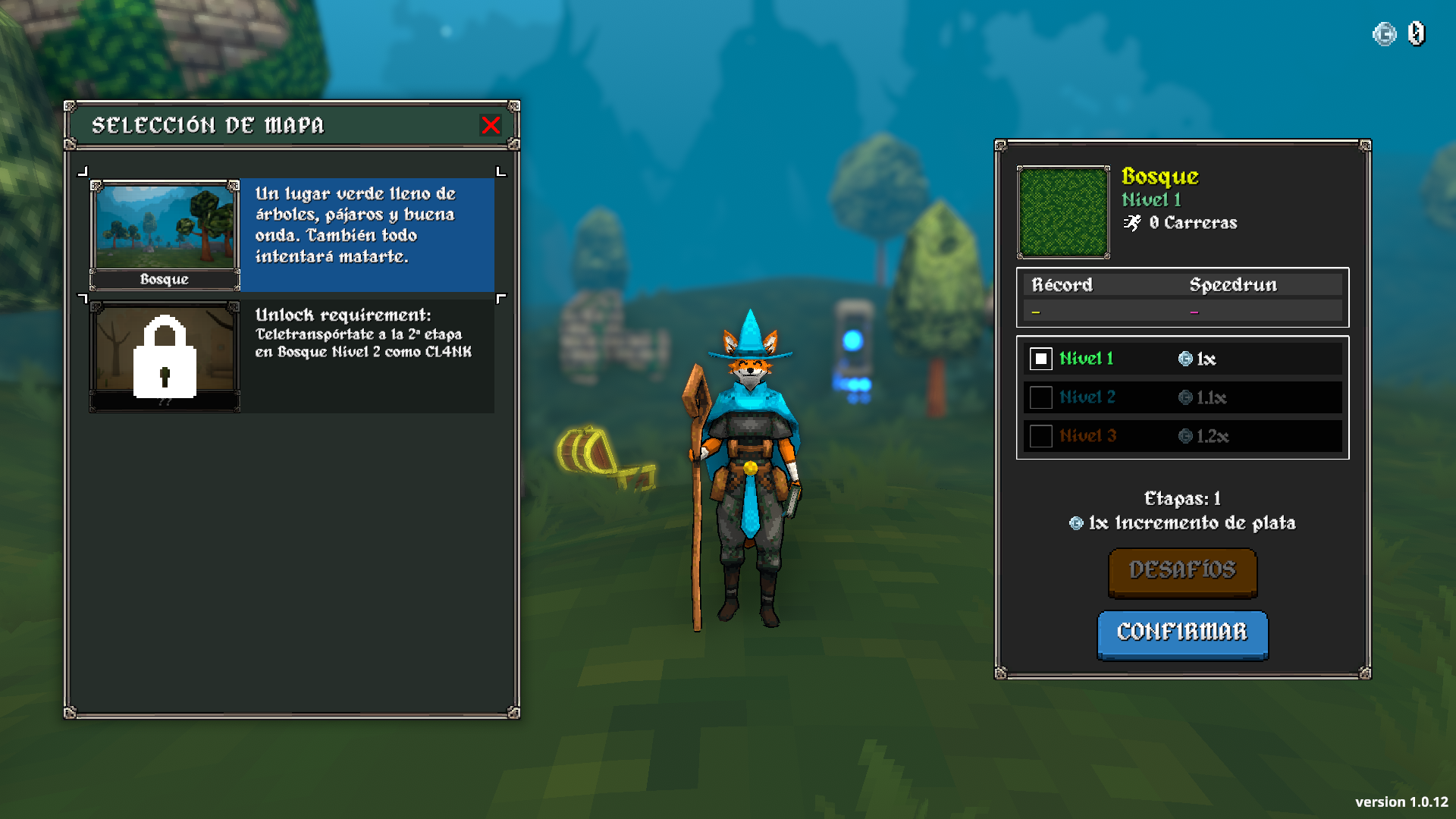1456x819 pixels.
Task: Click the locked map entry
Action: [165, 356]
